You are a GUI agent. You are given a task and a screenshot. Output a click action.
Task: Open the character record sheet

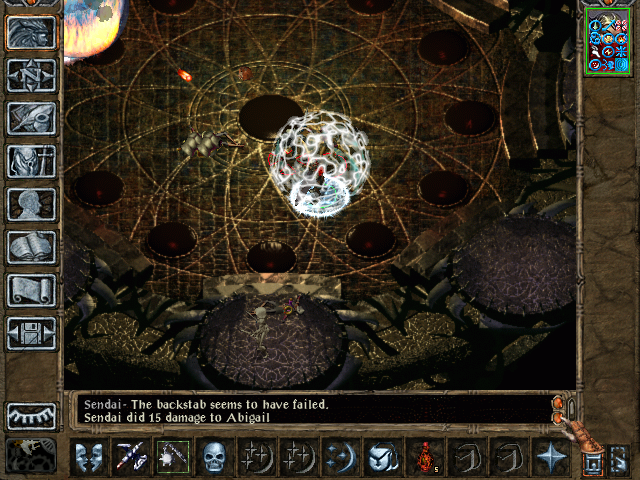[x=32, y=161]
